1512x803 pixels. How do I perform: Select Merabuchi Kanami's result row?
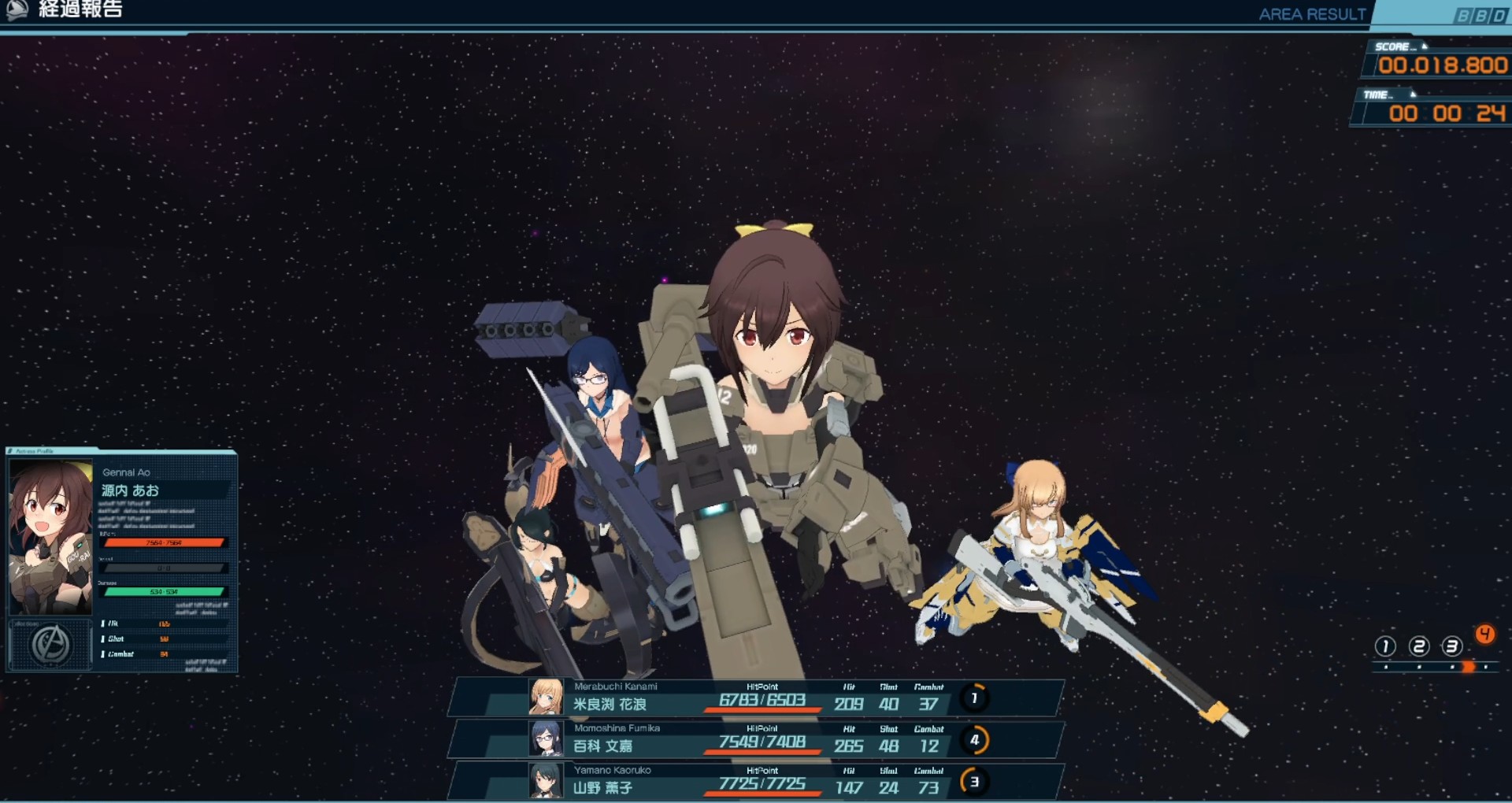(756, 698)
